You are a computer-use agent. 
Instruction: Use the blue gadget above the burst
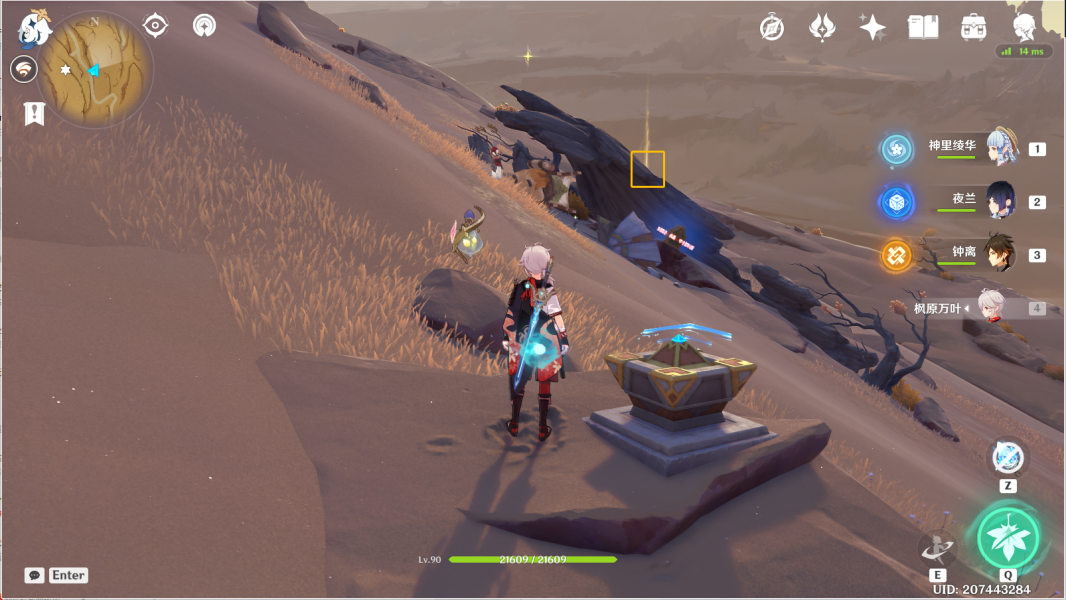point(1007,458)
